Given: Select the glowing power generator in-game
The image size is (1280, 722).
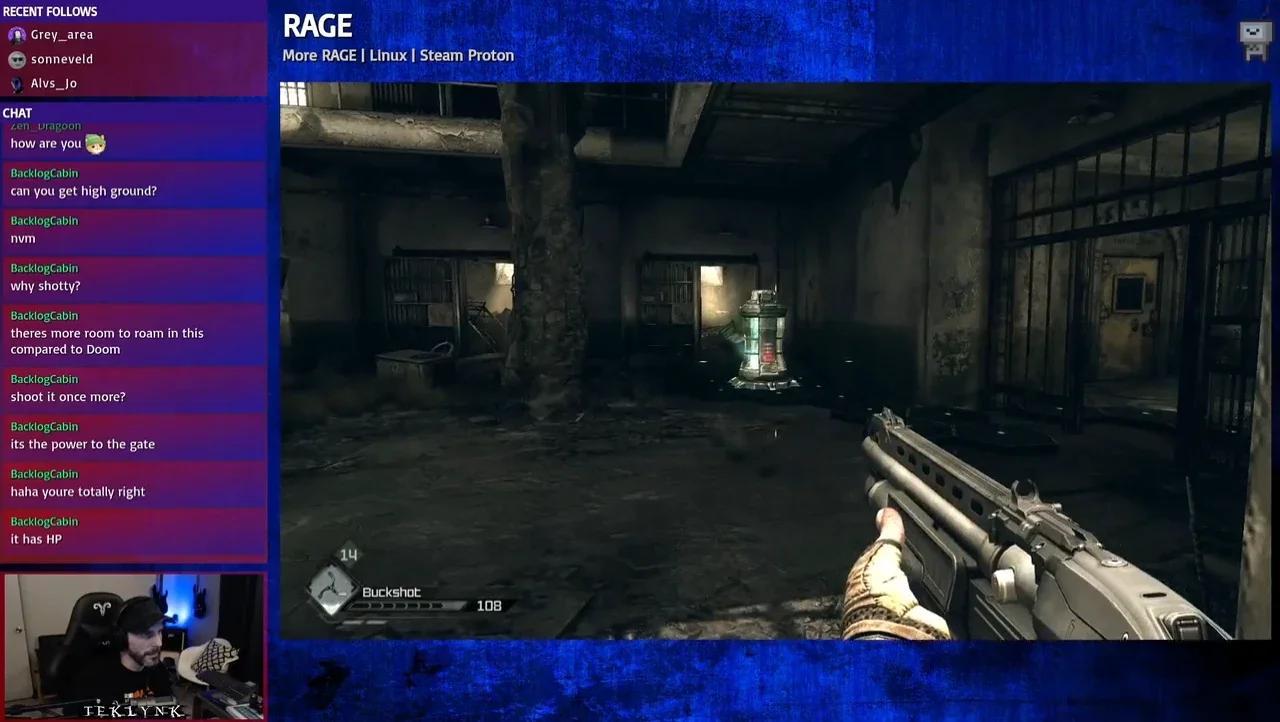Looking at the screenshot, I should coord(761,335).
